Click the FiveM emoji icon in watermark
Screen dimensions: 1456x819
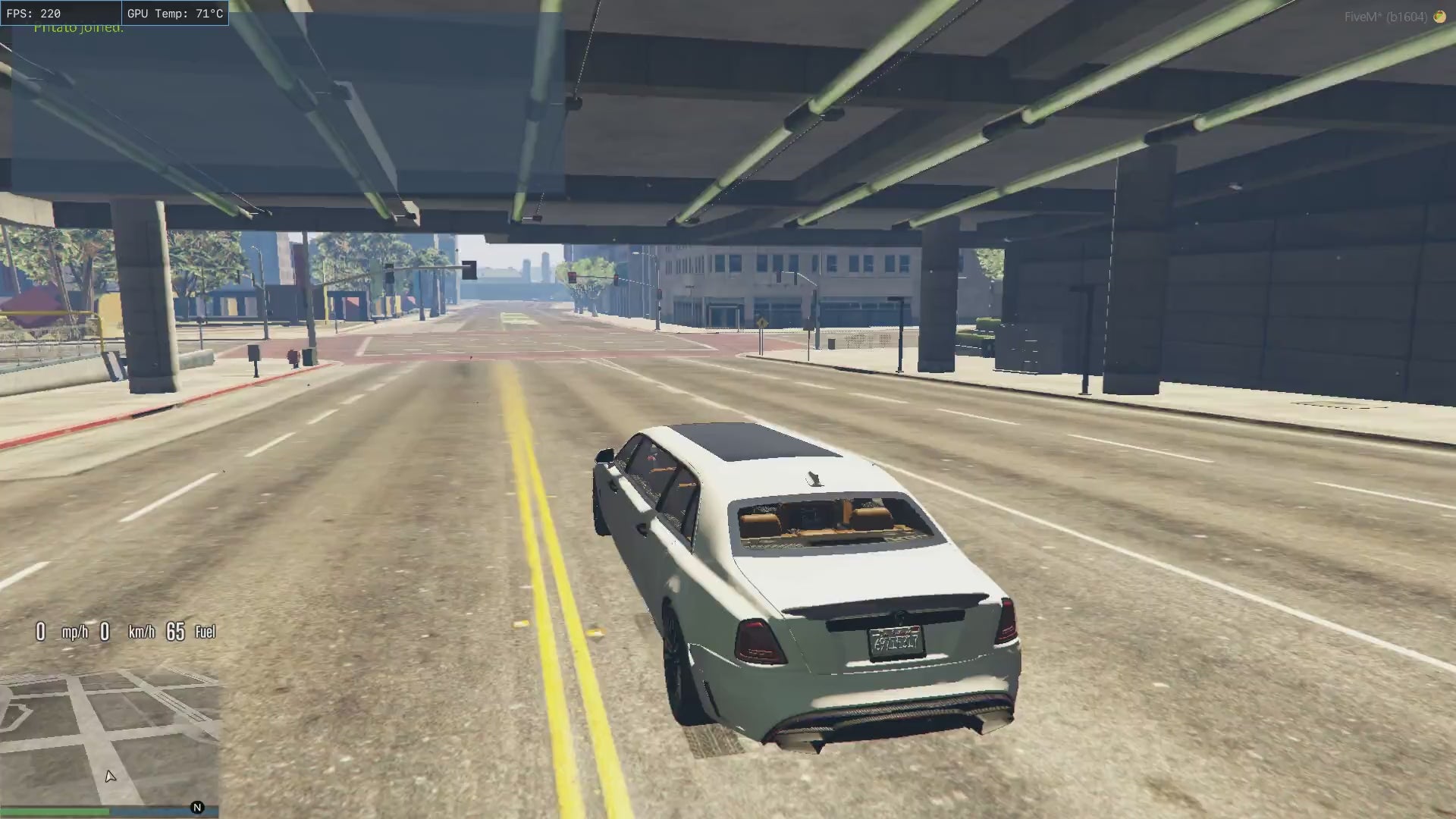(1439, 17)
